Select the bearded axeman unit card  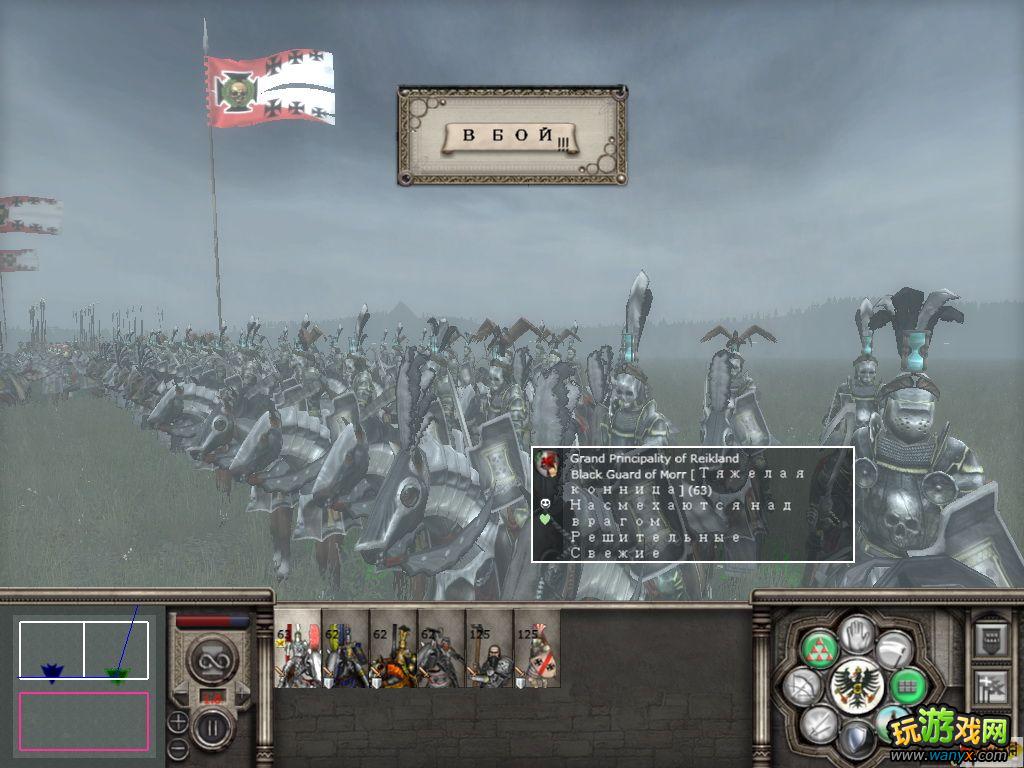click(x=489, y=648)
